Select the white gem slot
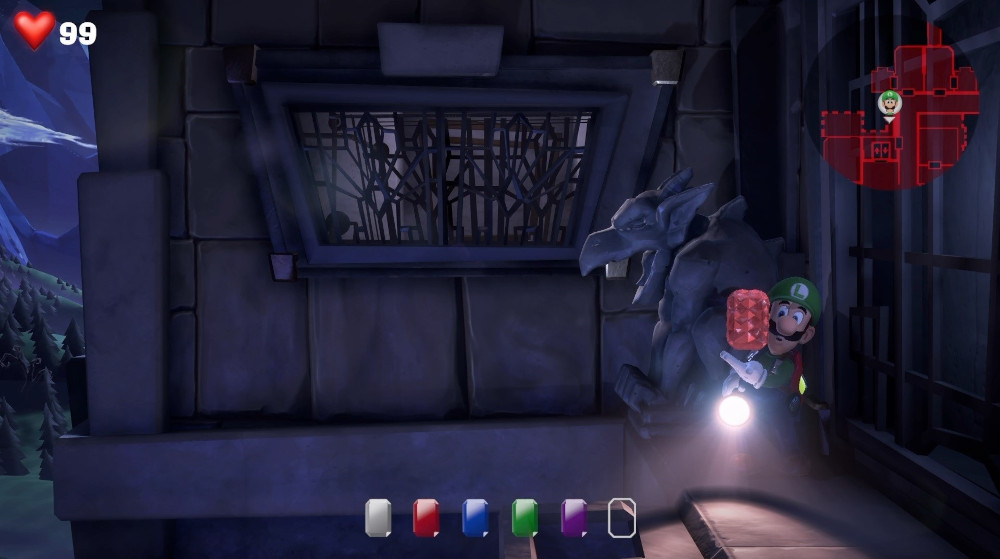Viewport: 1000px width, 559px height. (378, 518)
